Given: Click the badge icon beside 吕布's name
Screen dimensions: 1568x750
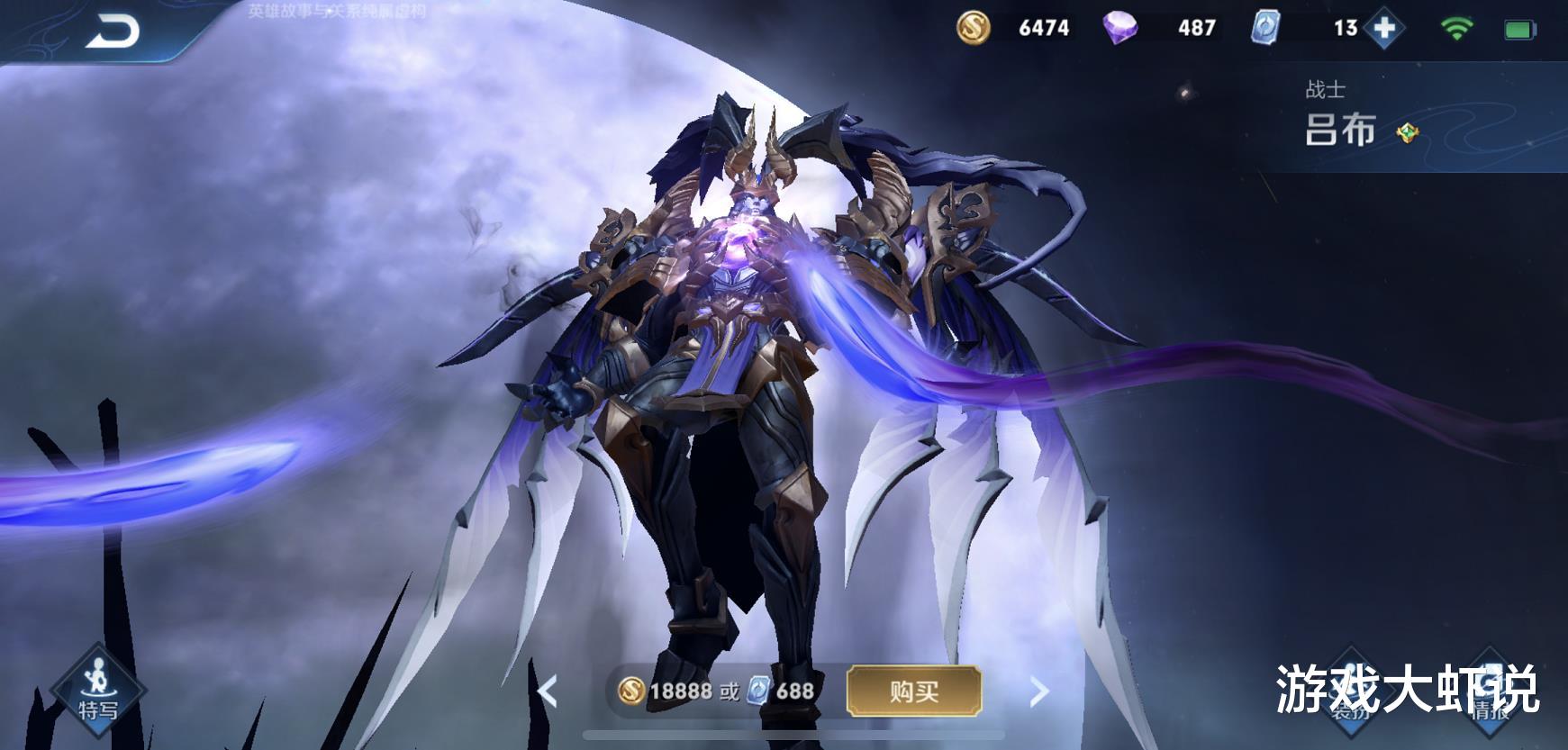Looking at the screenshot, I should pos(1407,135).
